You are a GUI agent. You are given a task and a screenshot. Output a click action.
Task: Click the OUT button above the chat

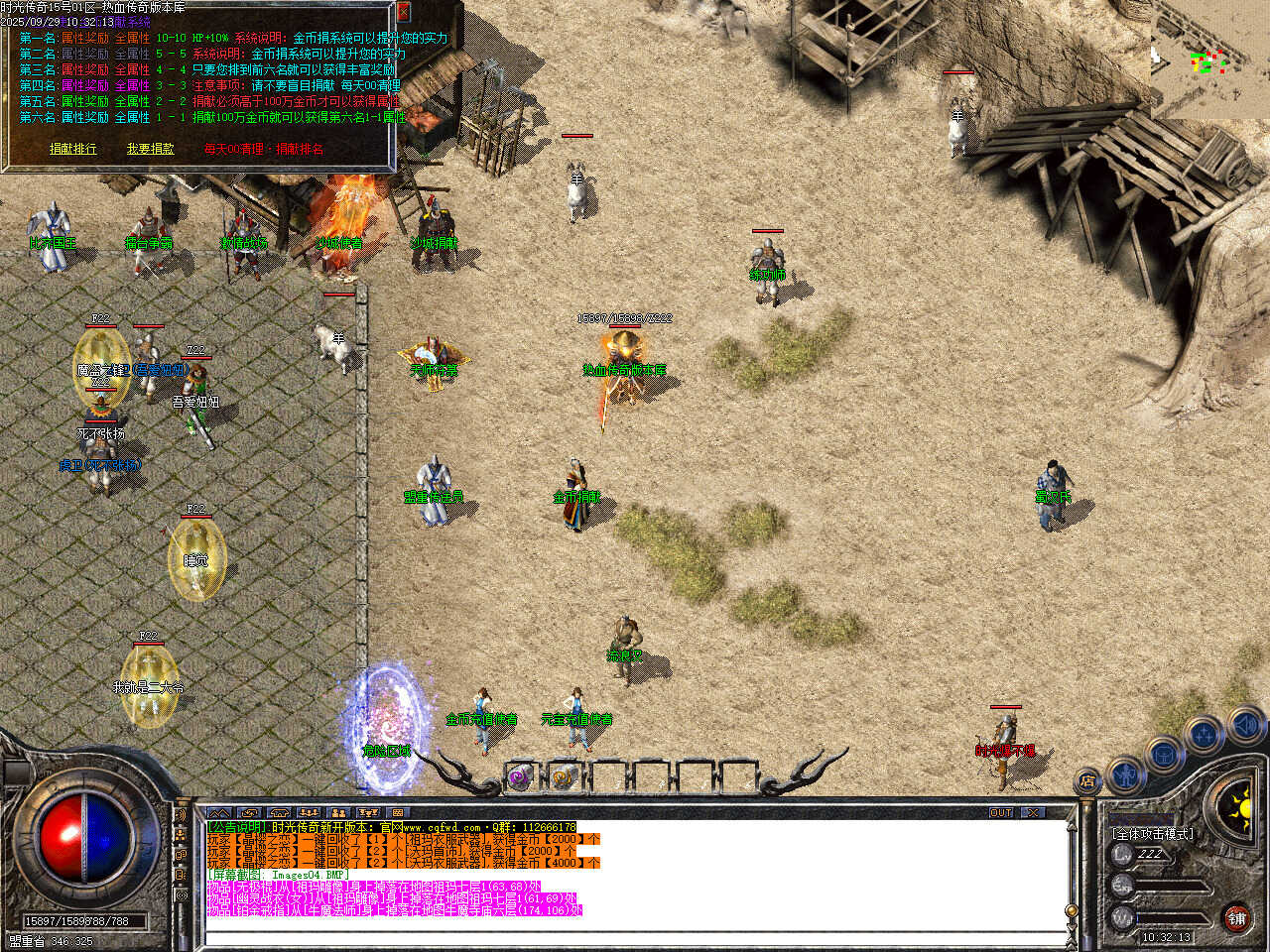coord(1001,812)
